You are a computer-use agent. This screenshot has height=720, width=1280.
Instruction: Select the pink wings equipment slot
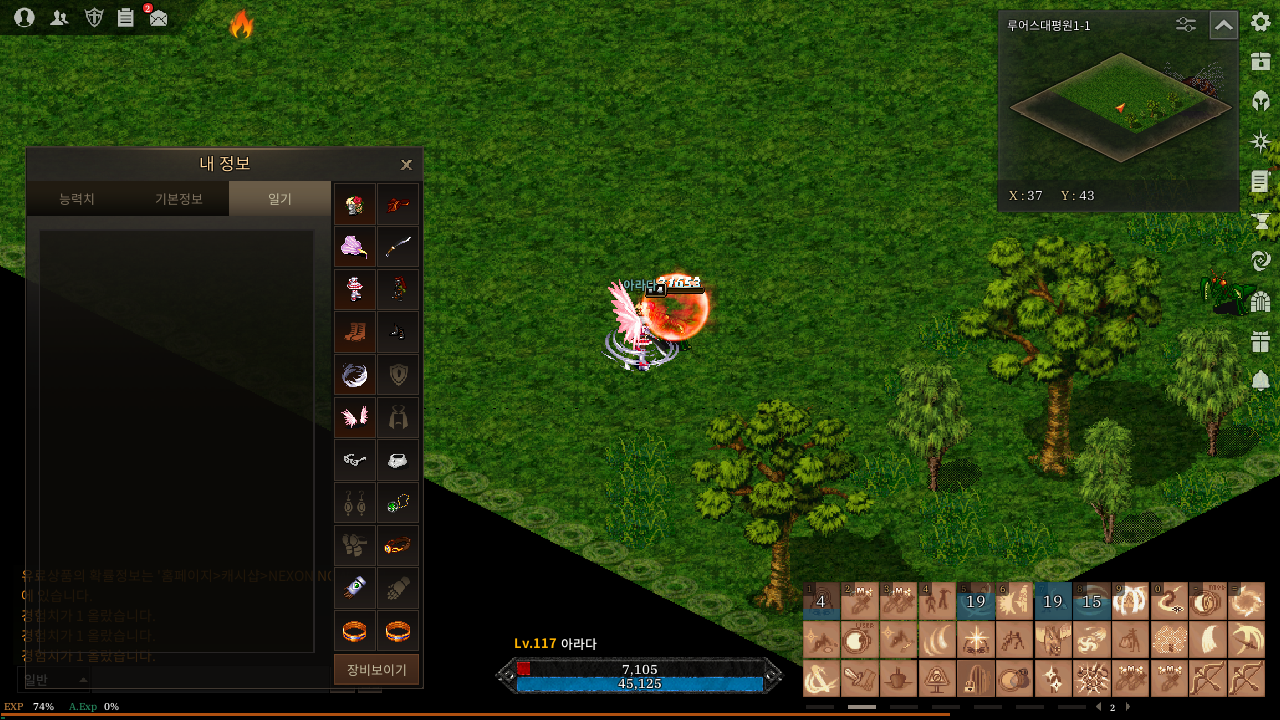coord(355,417)
